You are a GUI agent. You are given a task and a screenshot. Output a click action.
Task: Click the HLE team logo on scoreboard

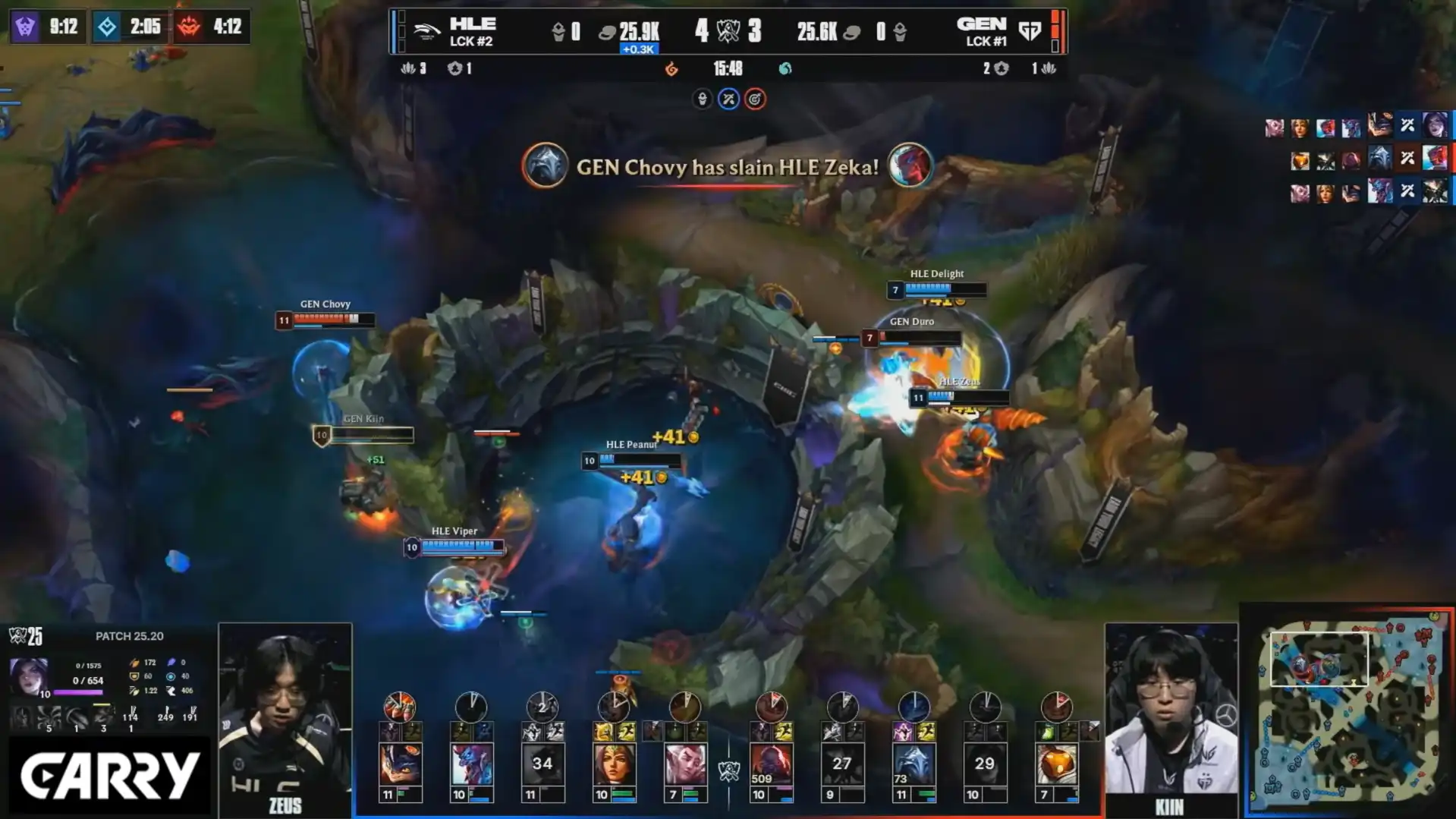[426, 31]
